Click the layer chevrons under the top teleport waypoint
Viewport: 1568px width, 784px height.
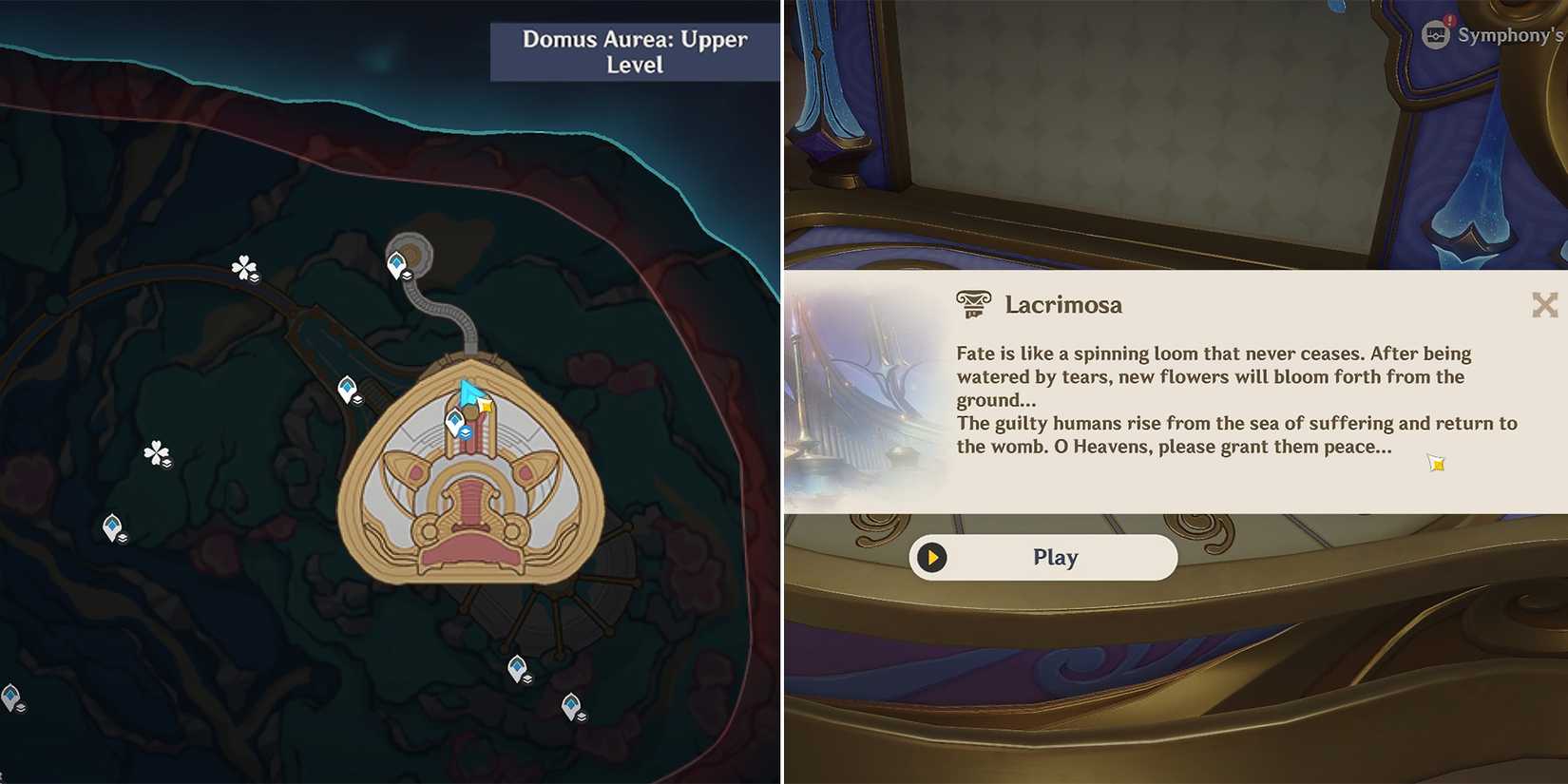tap(407, 276)
